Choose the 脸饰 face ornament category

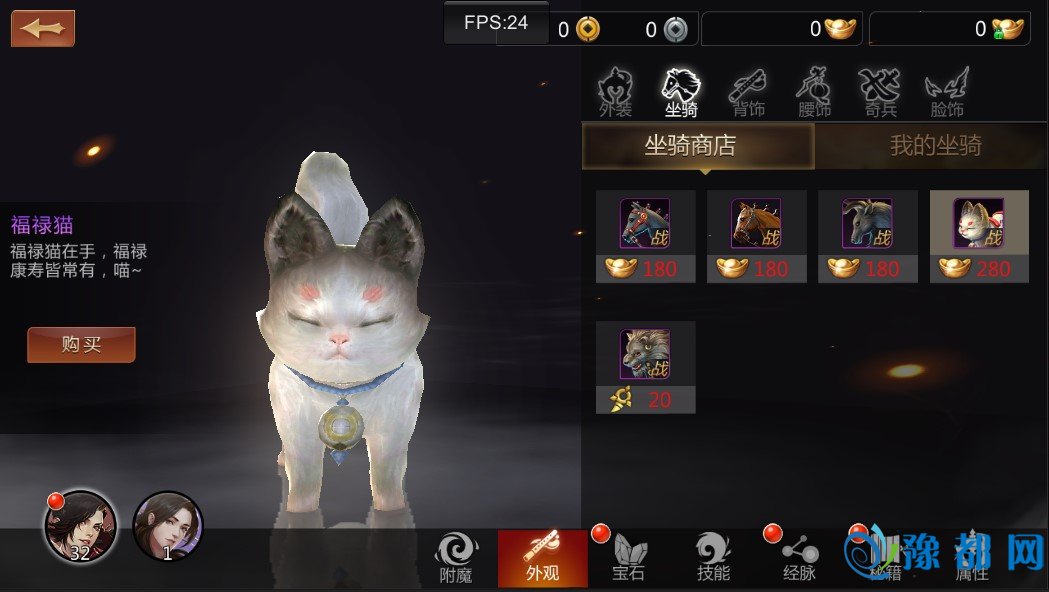pyautogui.click(x=945, y=93)
